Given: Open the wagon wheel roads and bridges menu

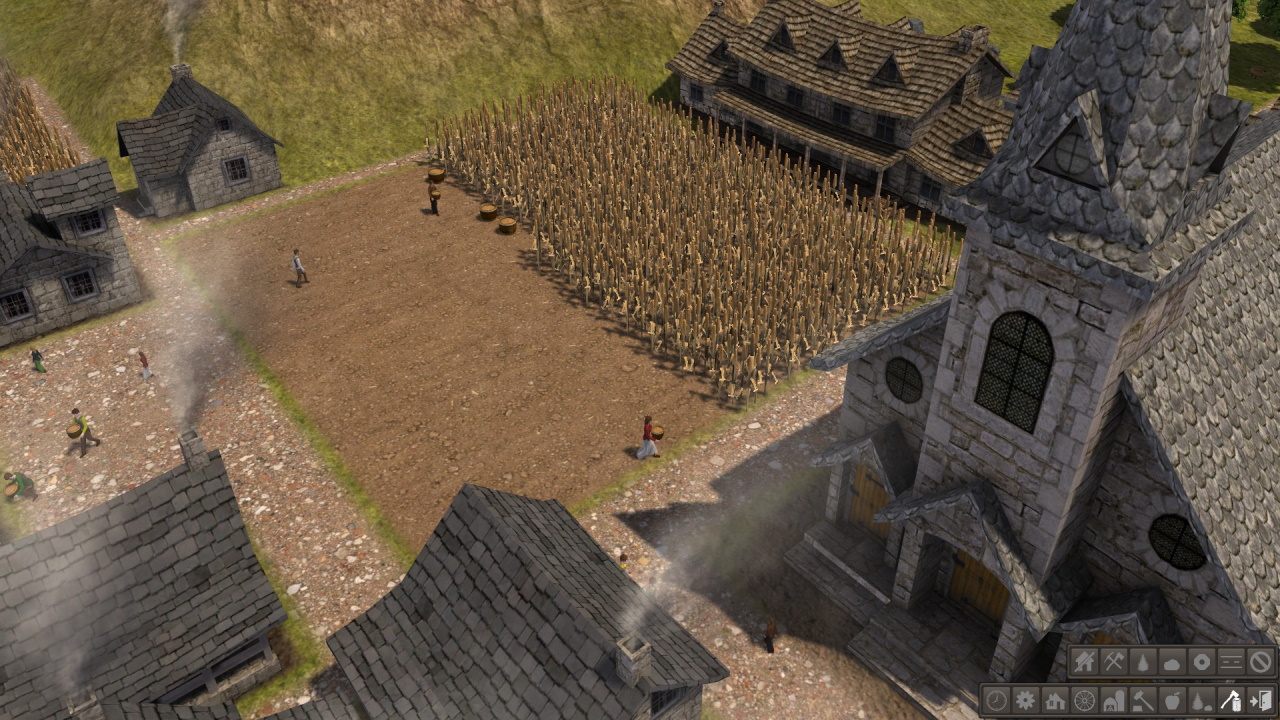Looking at the screenshot, I should [1084, 700].
